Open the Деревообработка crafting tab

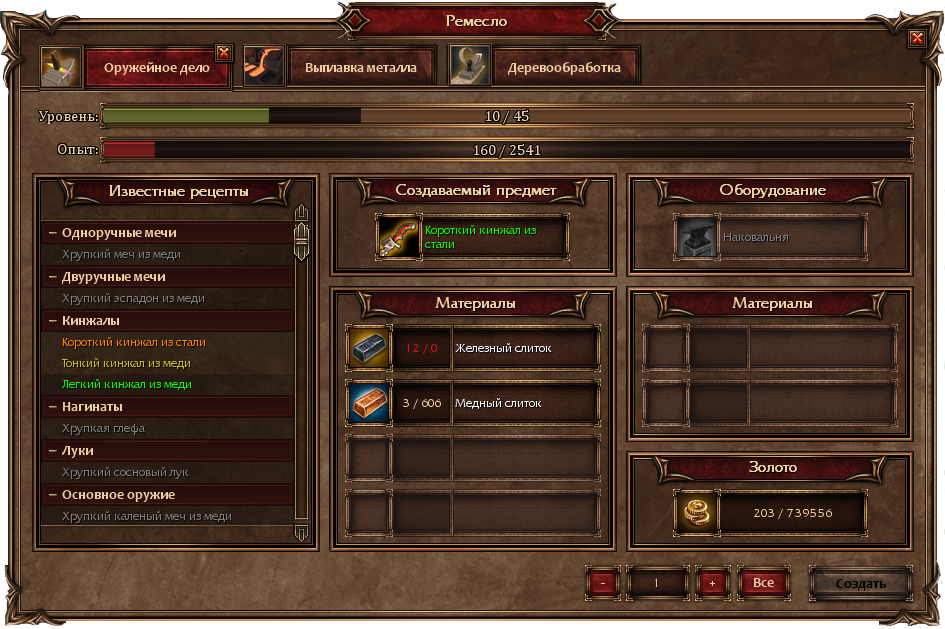[x=564, y=68]
